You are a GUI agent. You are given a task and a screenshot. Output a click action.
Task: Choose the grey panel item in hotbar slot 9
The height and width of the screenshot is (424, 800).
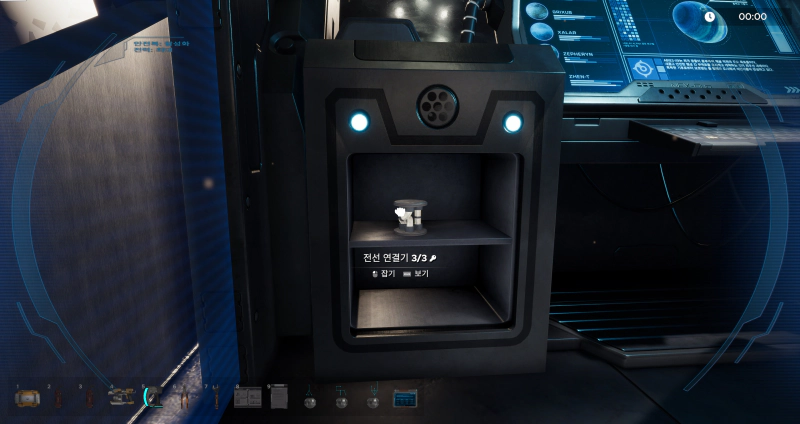click(278, 398)
